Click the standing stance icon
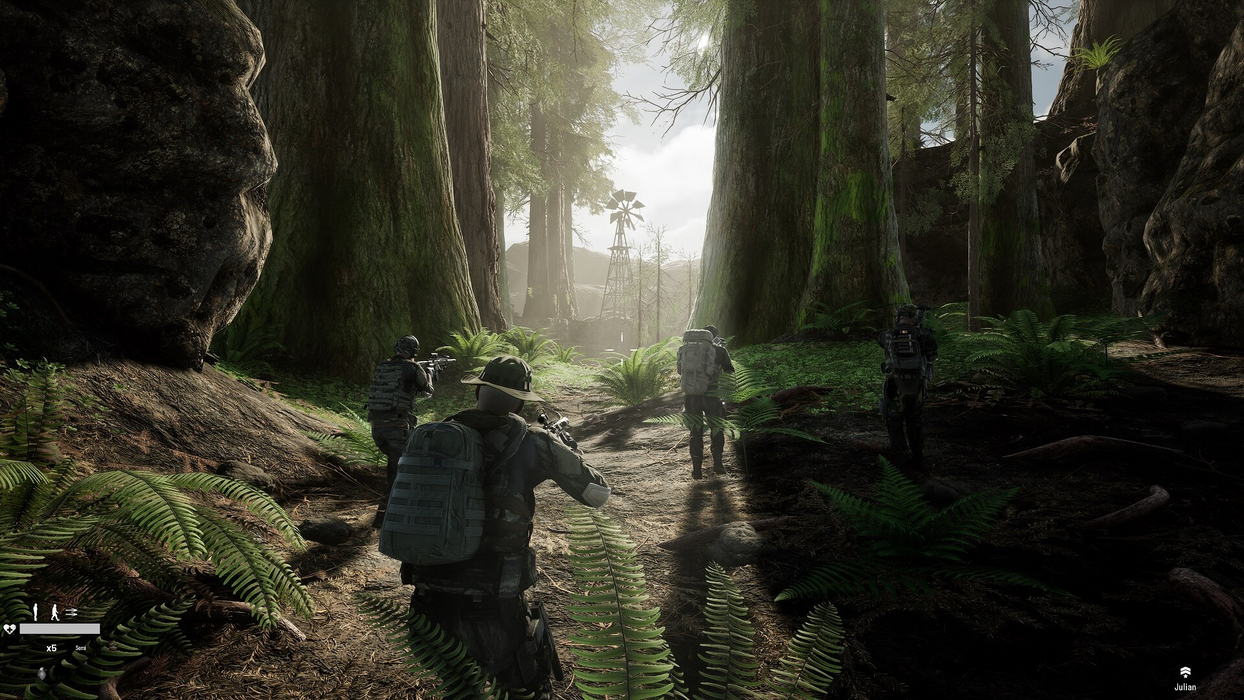 35,612
